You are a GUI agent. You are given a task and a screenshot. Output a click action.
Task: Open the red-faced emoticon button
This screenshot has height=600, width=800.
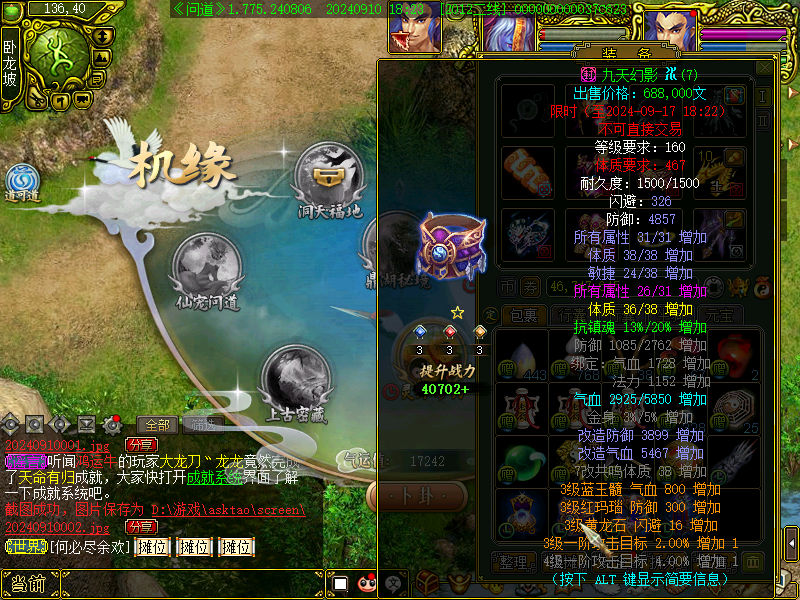(x=366, y=583)
